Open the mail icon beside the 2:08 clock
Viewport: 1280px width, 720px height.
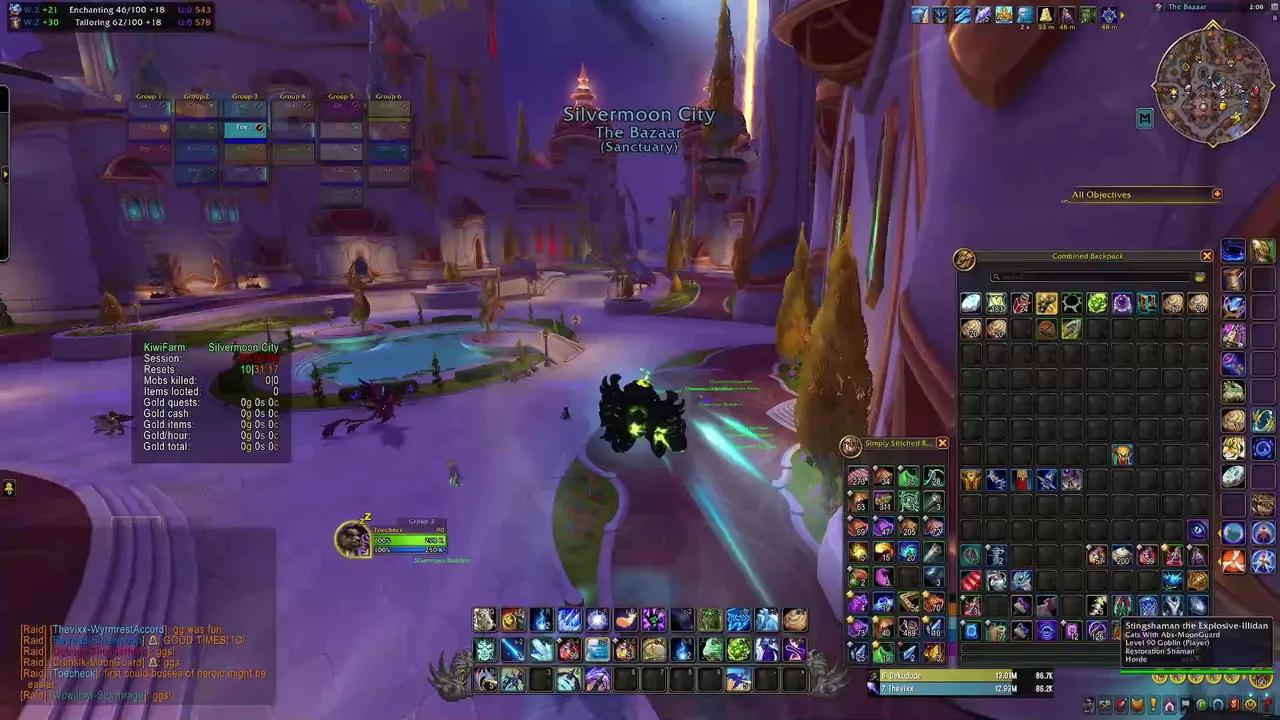pyautogui.click(x=1274, y=7)
